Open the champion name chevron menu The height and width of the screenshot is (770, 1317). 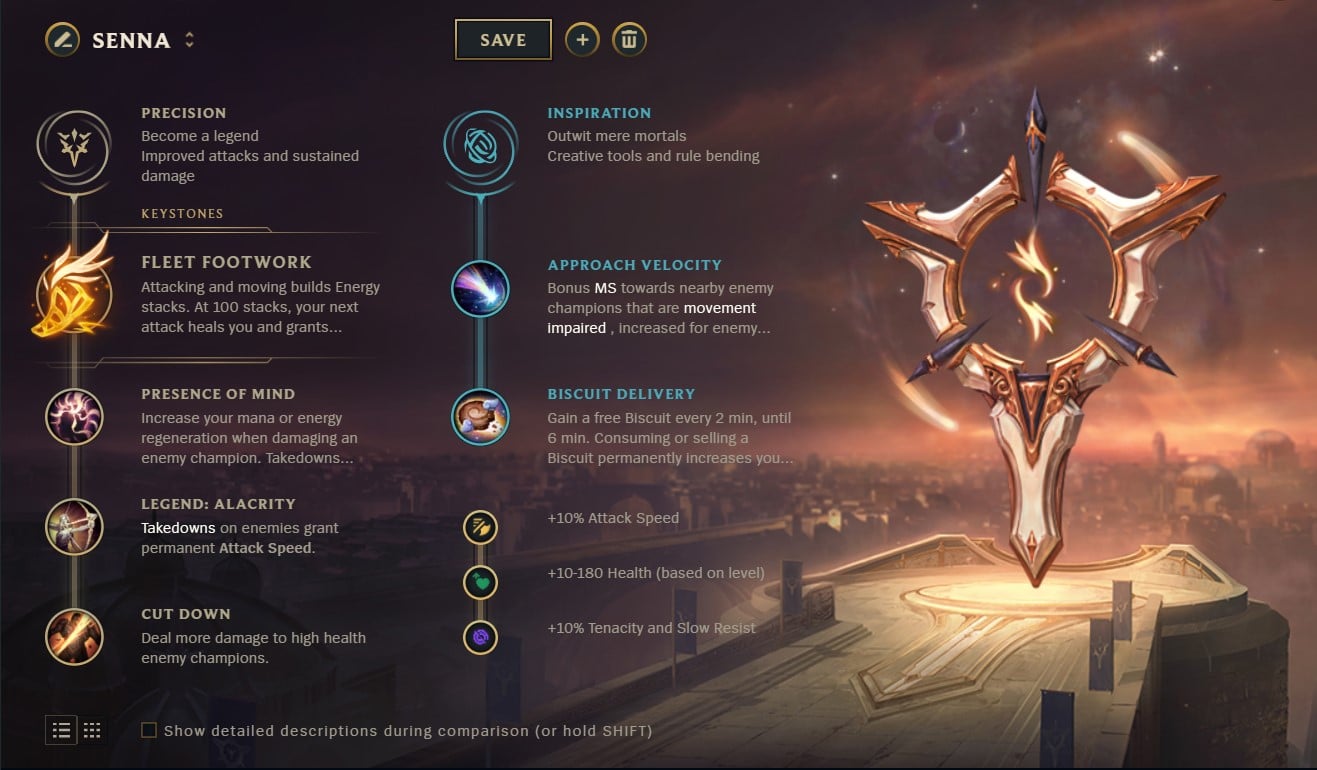(x=190, y=40)
